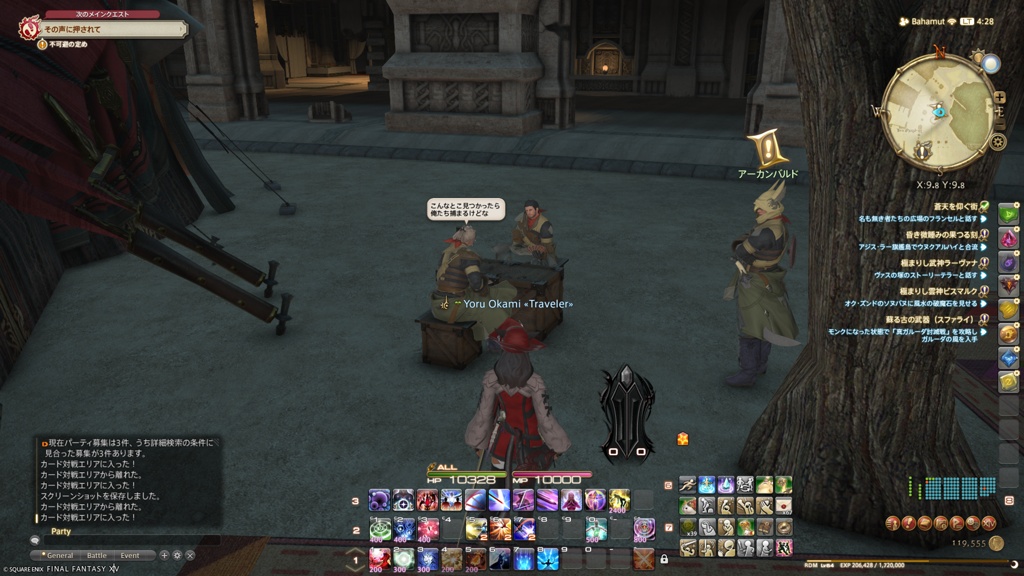Open minimap settings gear
This screenshot has height=576, width=1024.
coord(997,141)
